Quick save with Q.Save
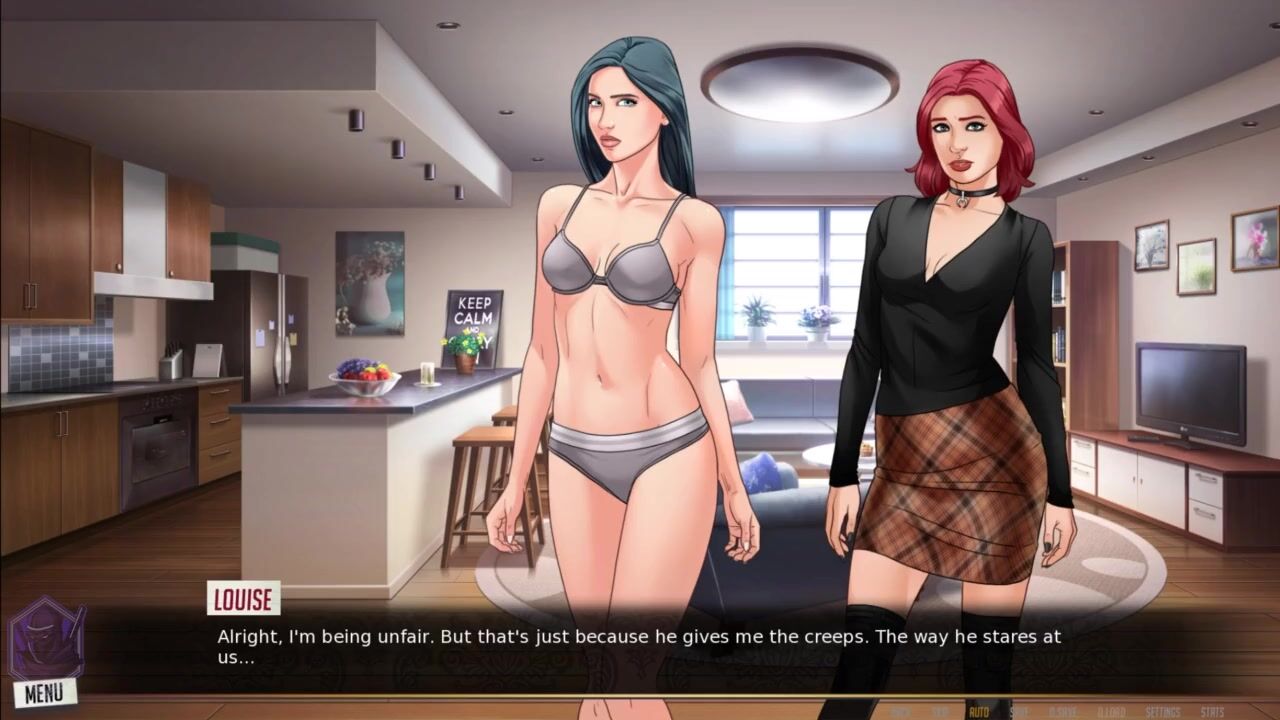The height and width of the screenshot is (720, 1280). click(1061, 712)
